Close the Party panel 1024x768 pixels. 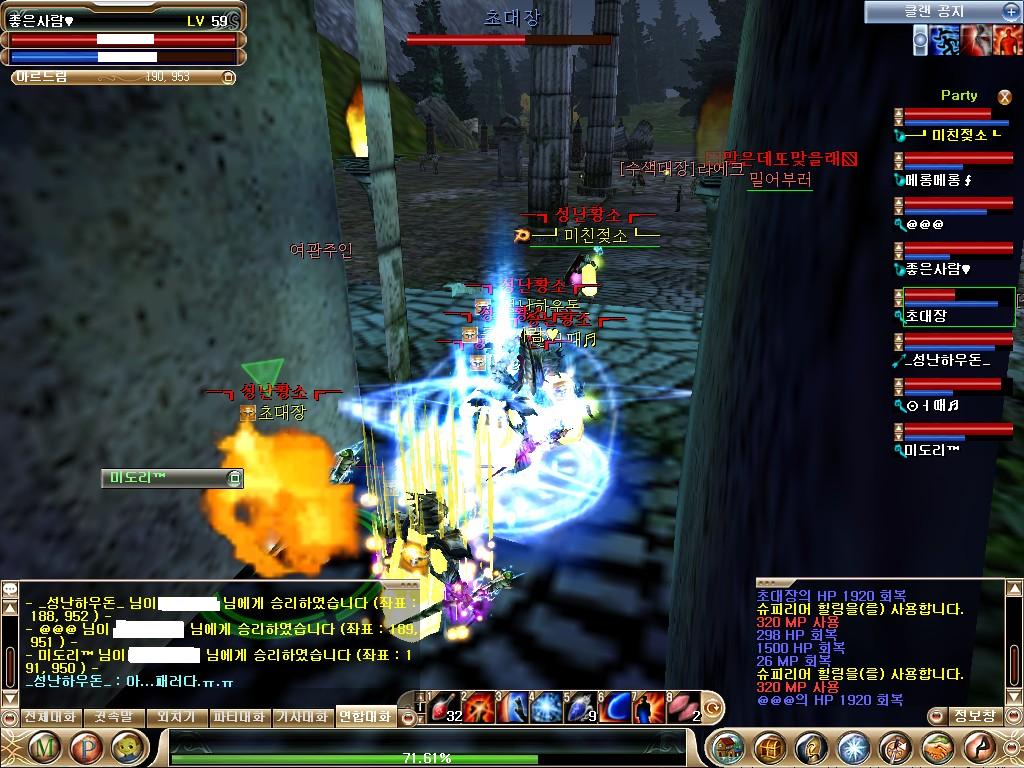[x=1005, y=96]
